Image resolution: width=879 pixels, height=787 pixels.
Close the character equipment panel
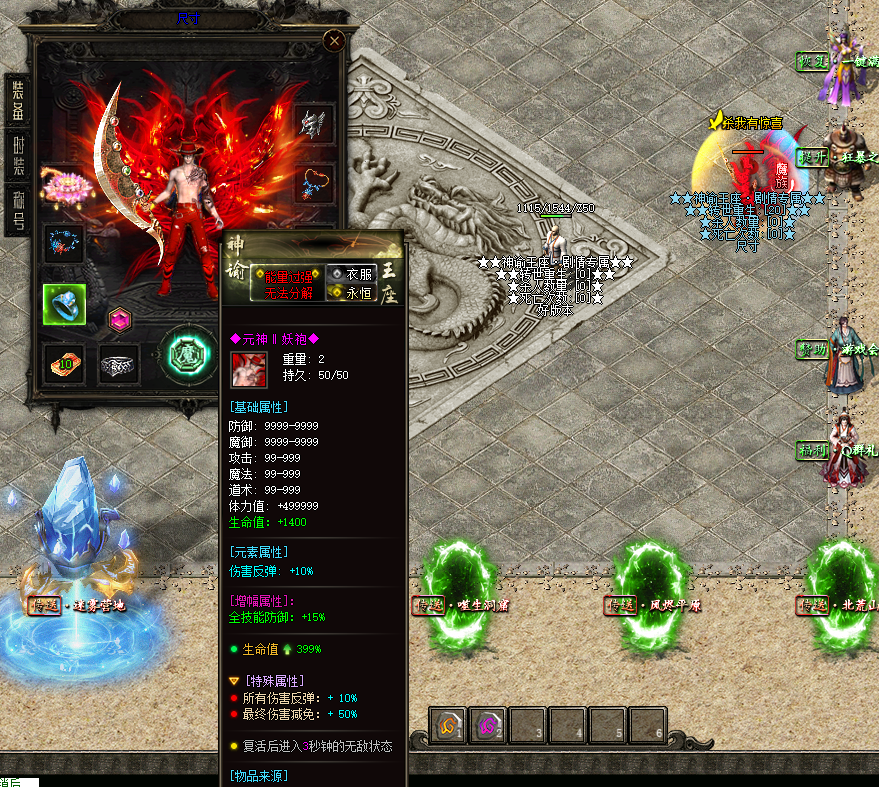tap(334, 40)
